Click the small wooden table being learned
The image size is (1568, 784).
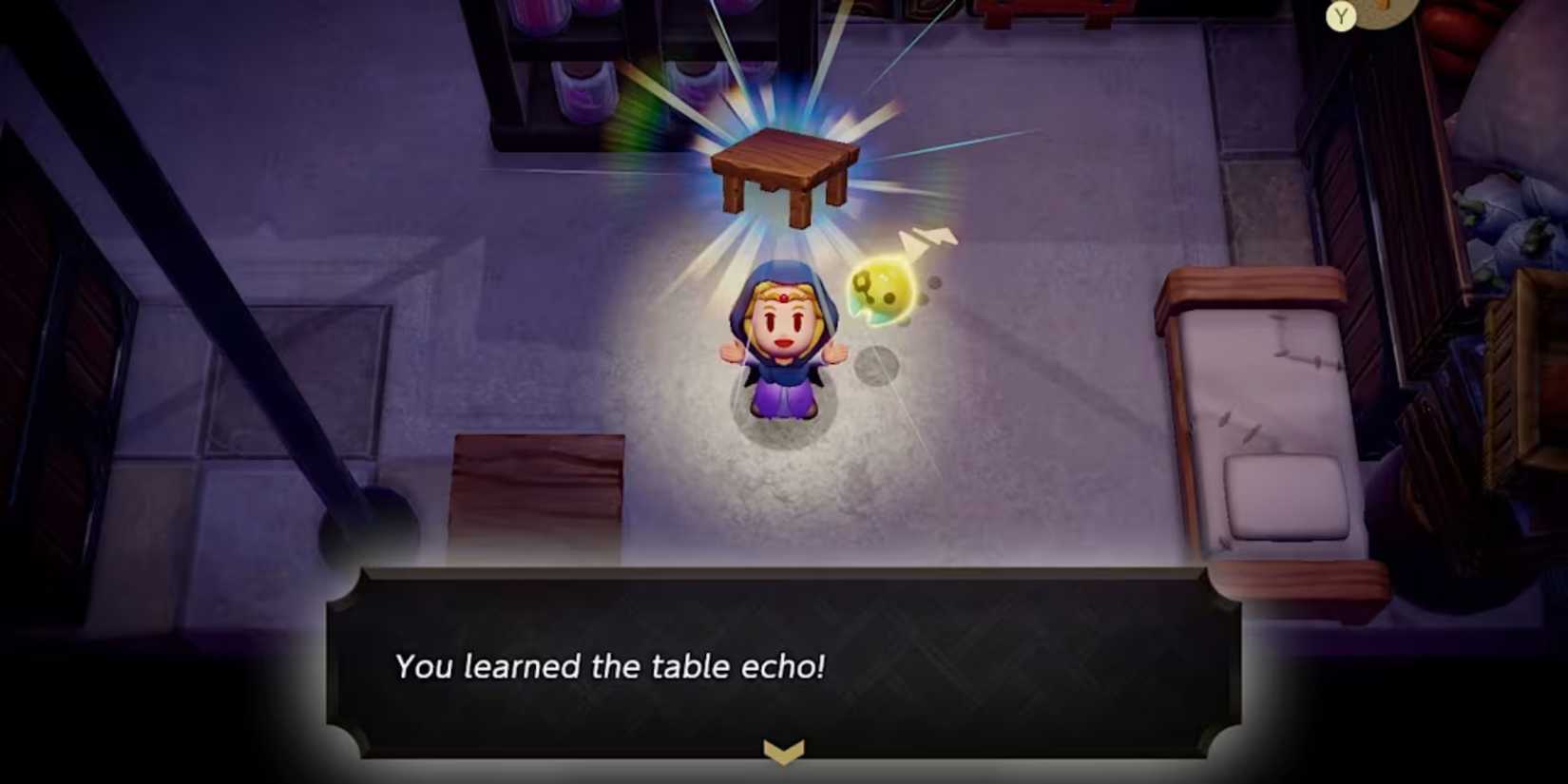(783, 169)
